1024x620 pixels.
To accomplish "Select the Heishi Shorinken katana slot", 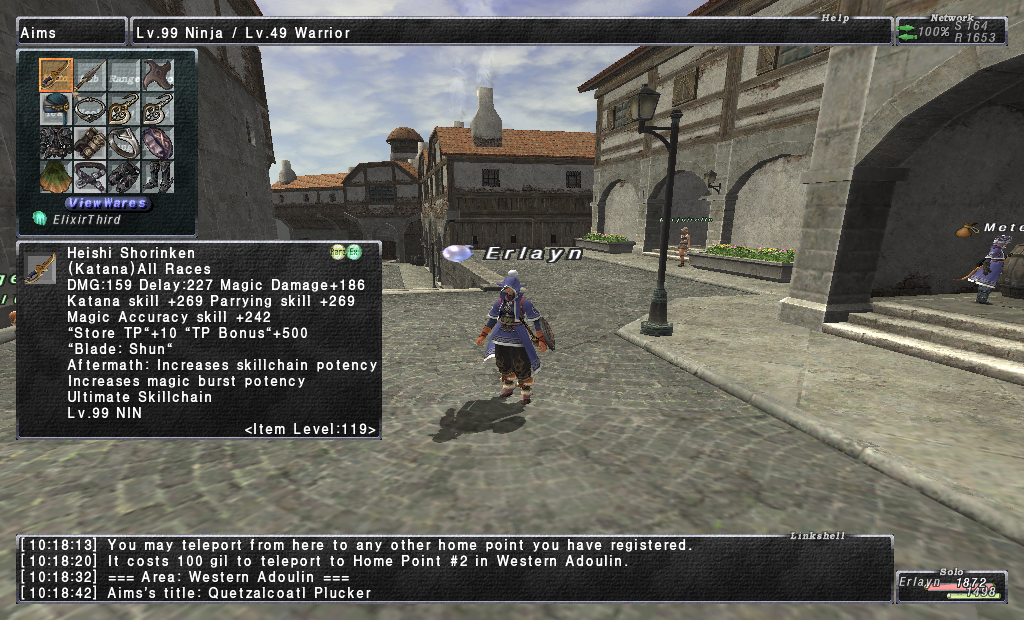I will [56, 75].
